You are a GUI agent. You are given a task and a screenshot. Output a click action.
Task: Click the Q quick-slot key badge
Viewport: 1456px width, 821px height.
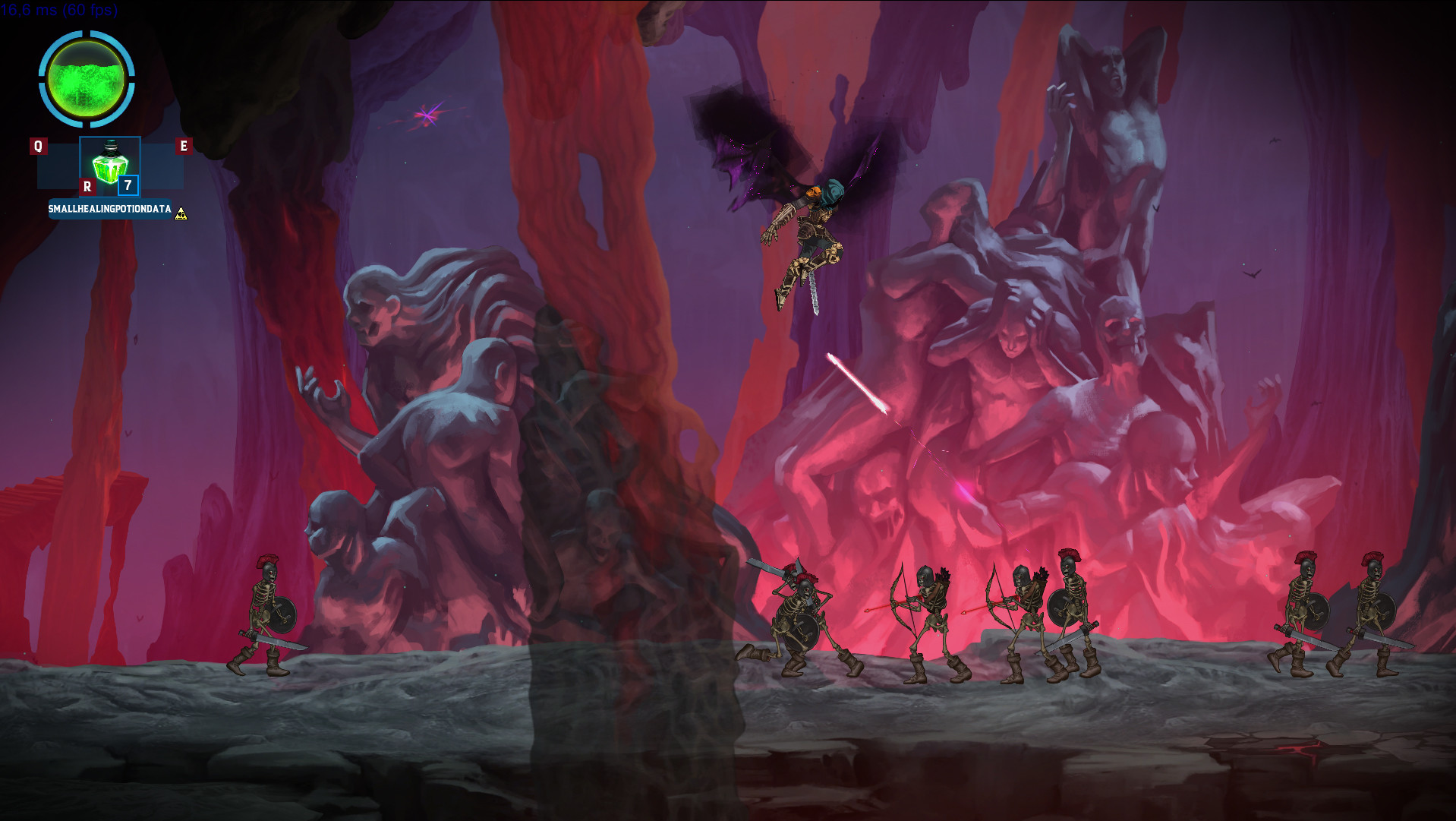tap(38, 146)
